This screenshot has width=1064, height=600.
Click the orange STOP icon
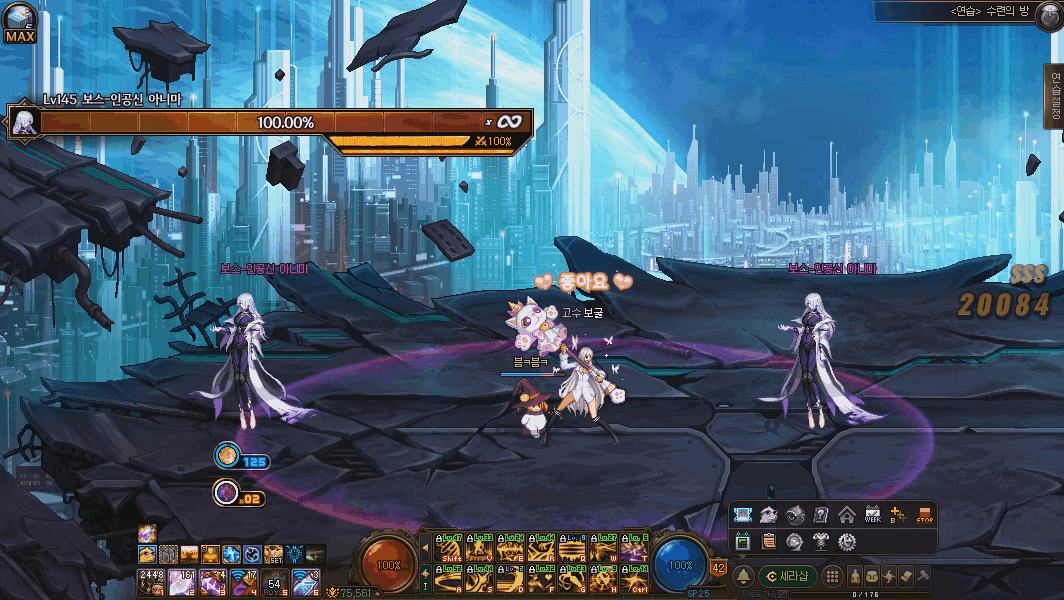click(x=924, y=516)
